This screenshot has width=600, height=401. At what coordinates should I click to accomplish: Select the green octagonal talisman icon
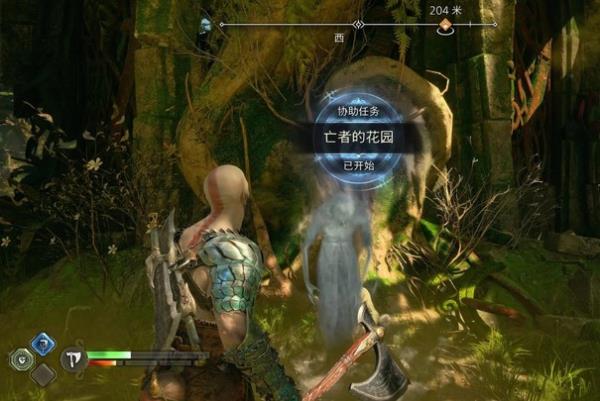[20, 359]
